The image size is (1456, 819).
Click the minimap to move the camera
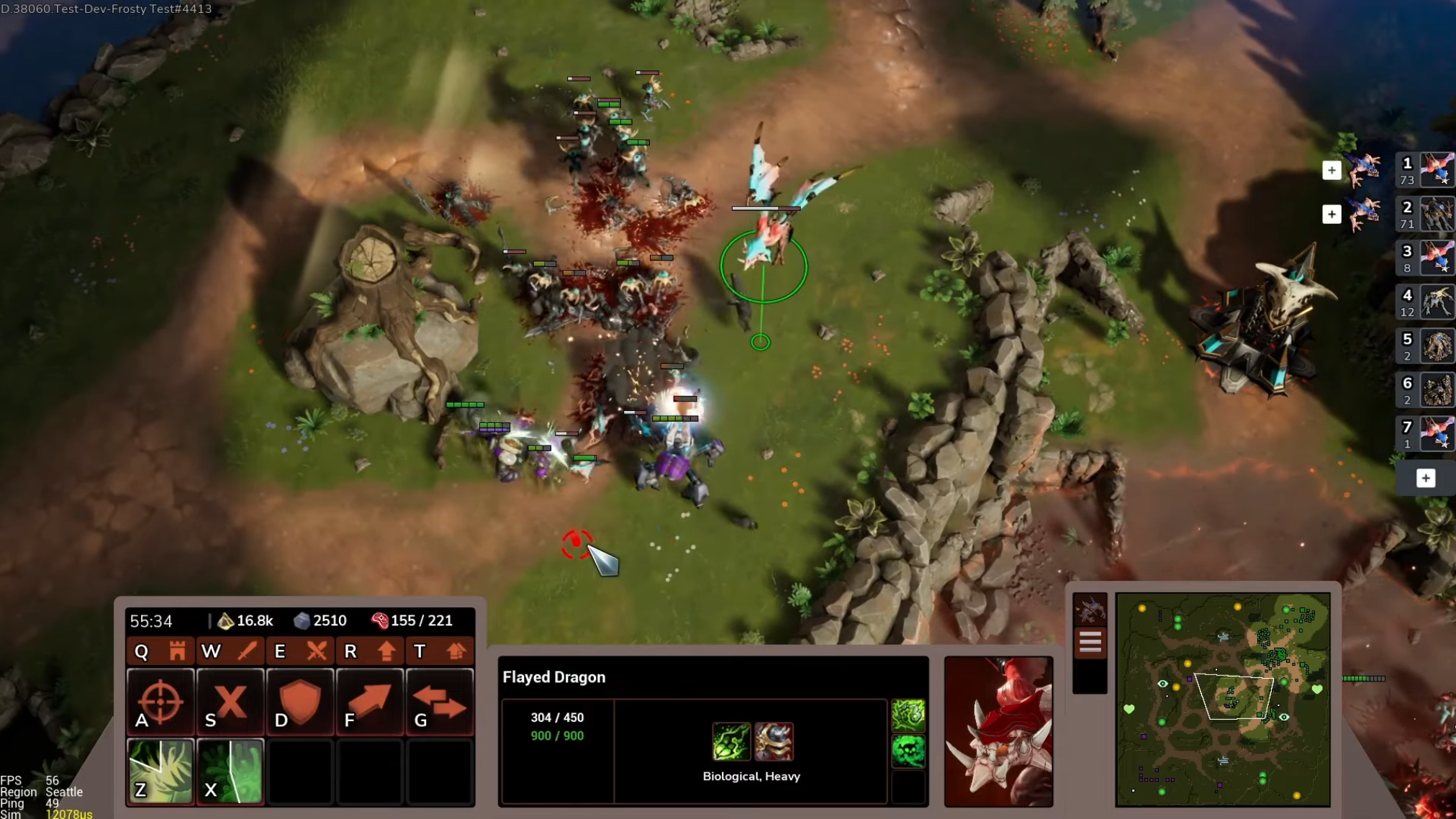coord(1222,699)
